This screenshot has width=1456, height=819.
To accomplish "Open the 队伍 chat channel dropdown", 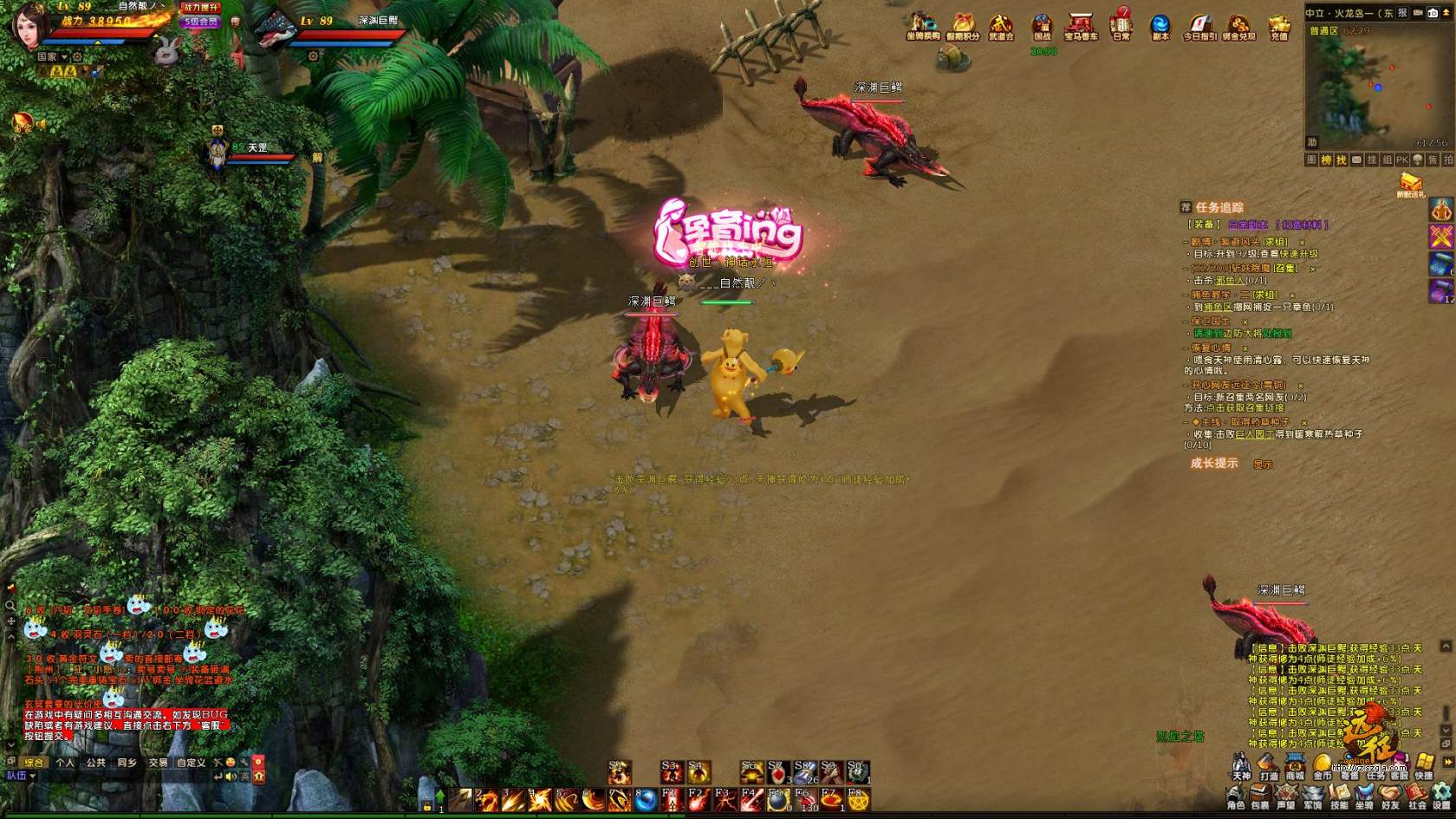I will pyautogui.click(x=21, y=776).
